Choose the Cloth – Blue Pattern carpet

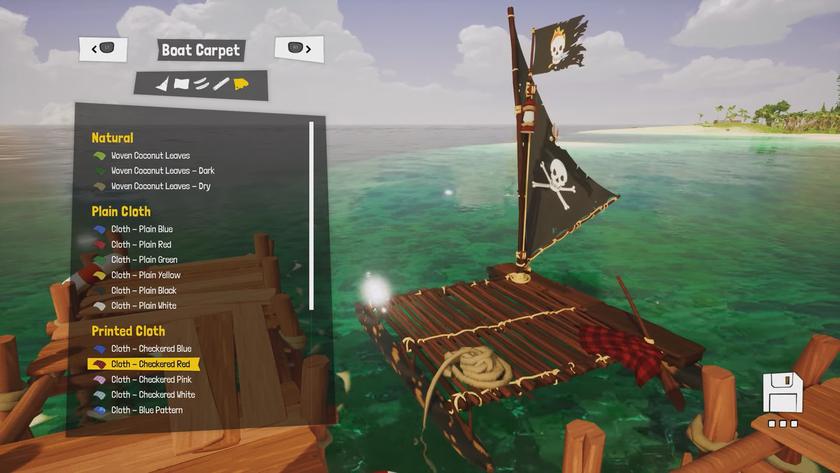pyautogui.click(x=146, y=410)
